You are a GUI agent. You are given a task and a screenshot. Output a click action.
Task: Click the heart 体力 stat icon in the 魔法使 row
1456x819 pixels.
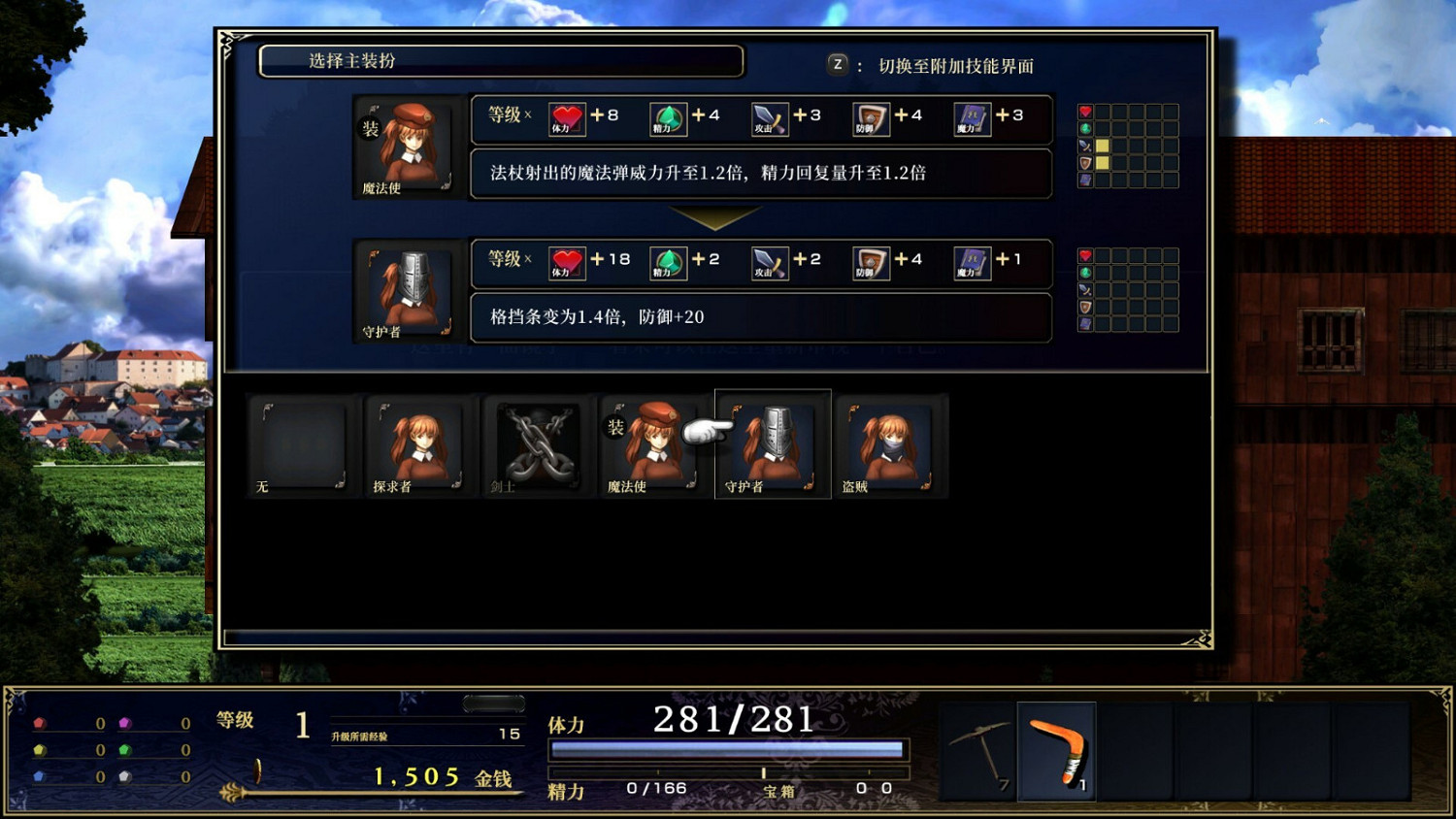[567, 117]
